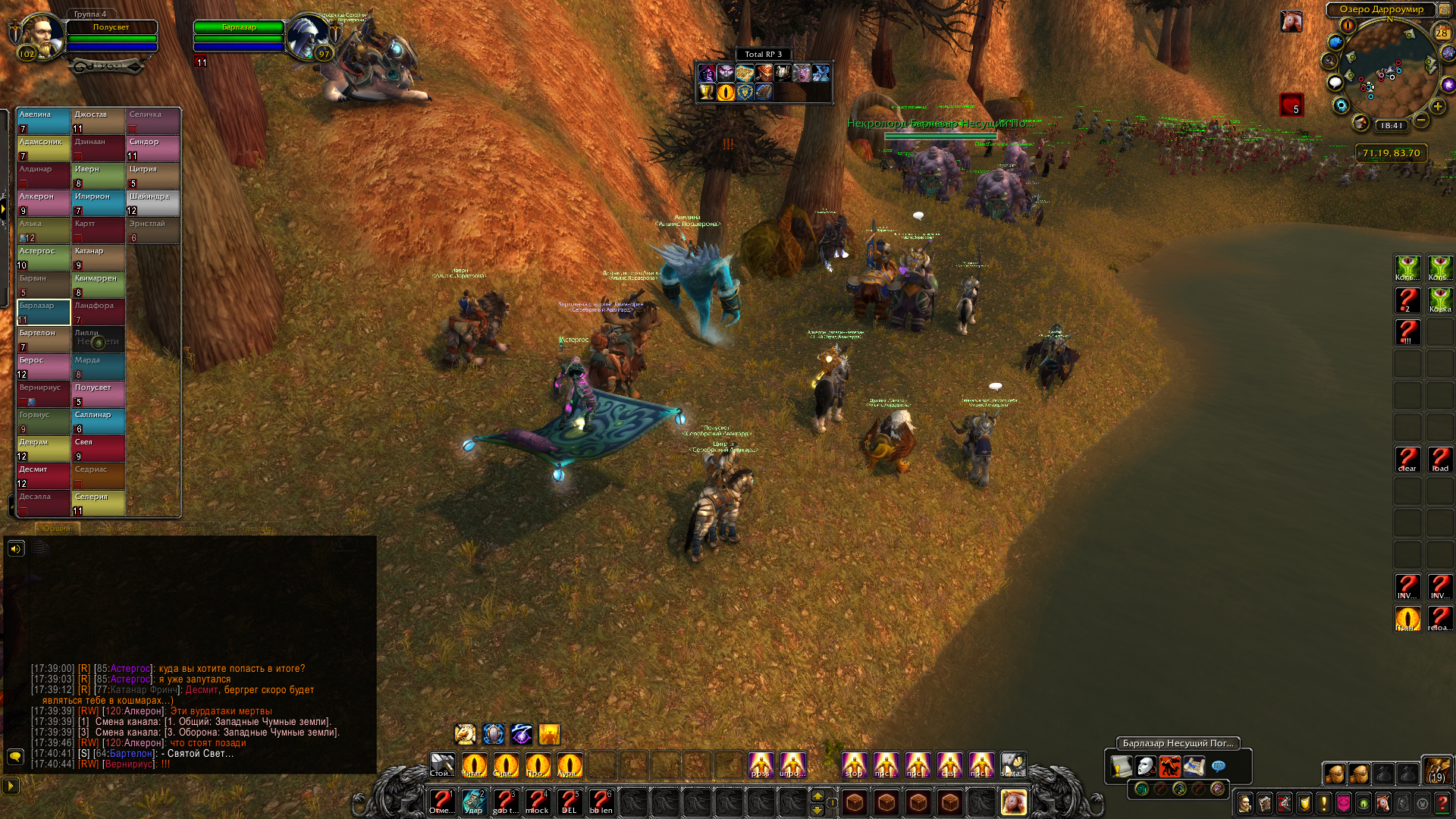Click the load macro on the right bar

1440,459
